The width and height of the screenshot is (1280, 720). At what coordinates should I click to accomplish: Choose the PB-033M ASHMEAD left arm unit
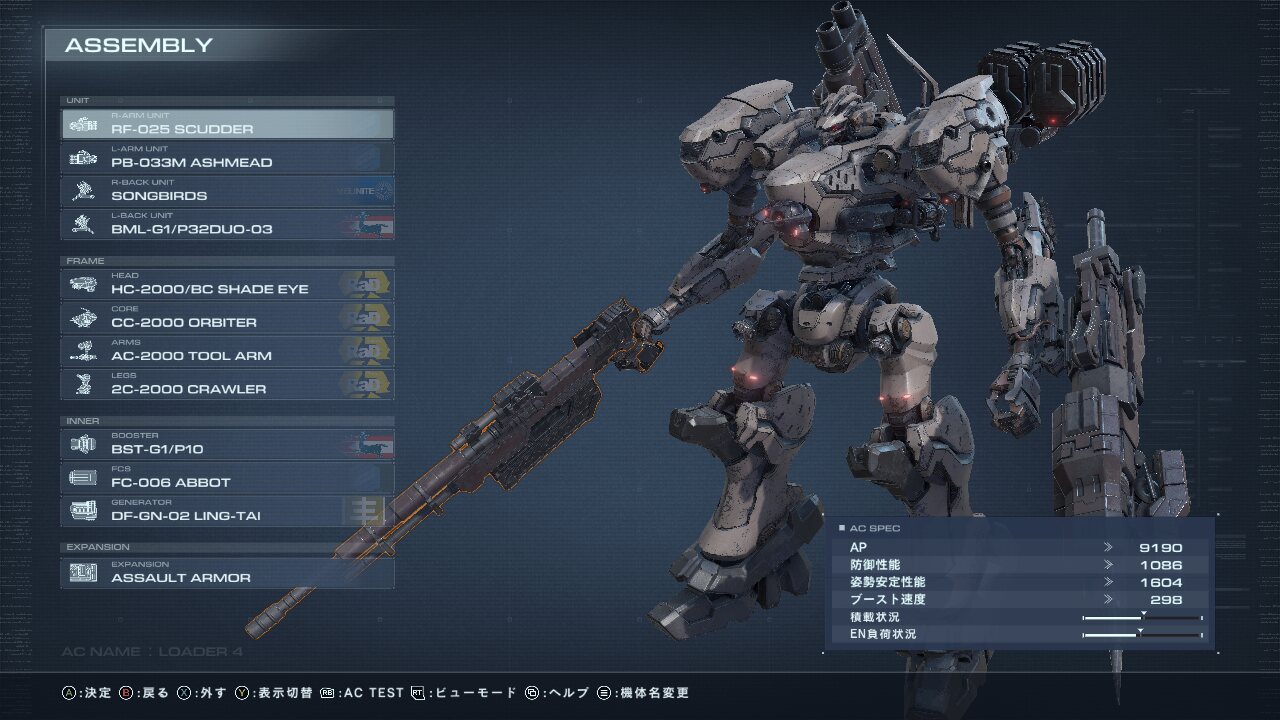(x=227, y=157)
